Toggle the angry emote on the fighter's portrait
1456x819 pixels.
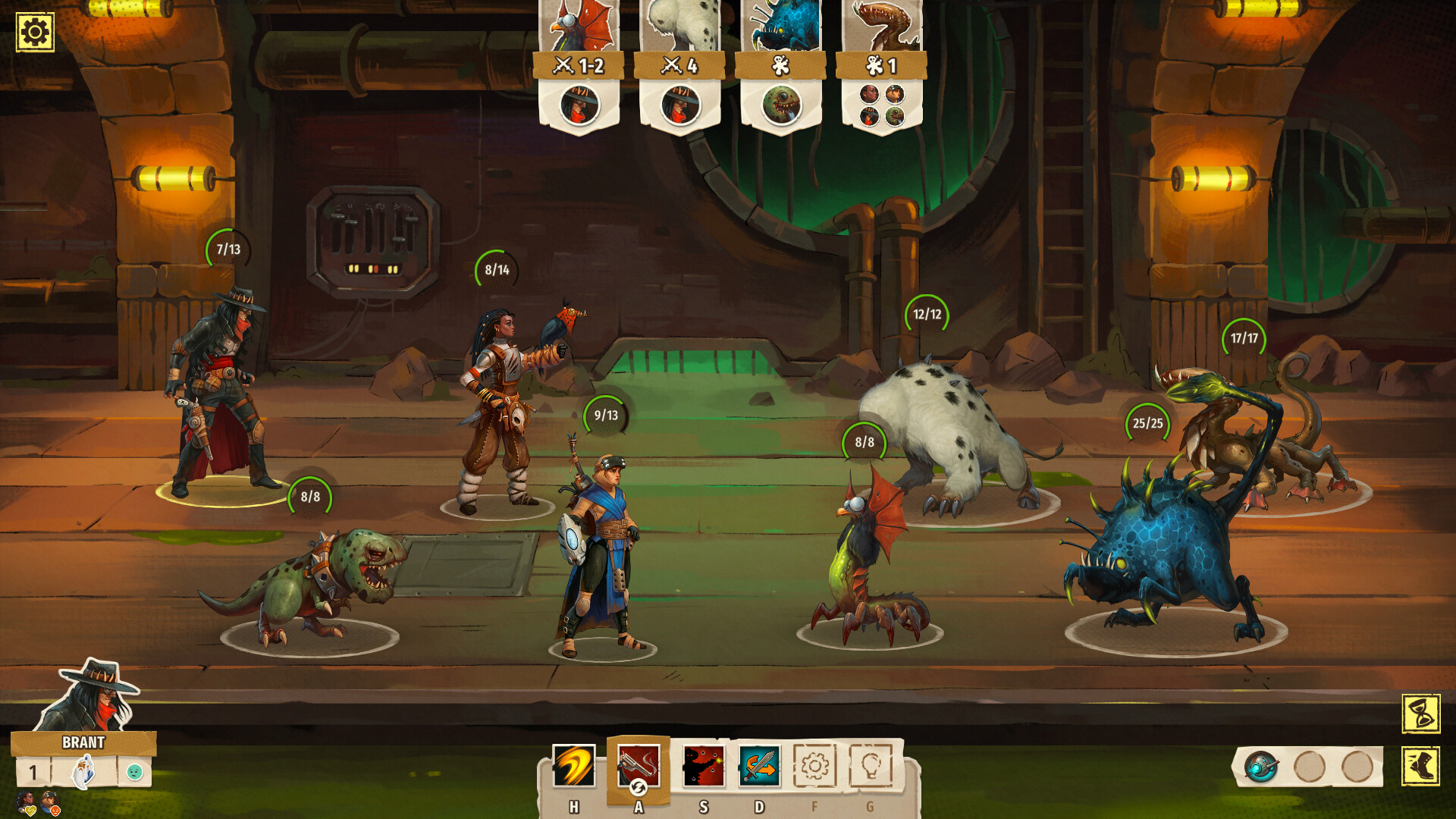click(x=55, y=811)
